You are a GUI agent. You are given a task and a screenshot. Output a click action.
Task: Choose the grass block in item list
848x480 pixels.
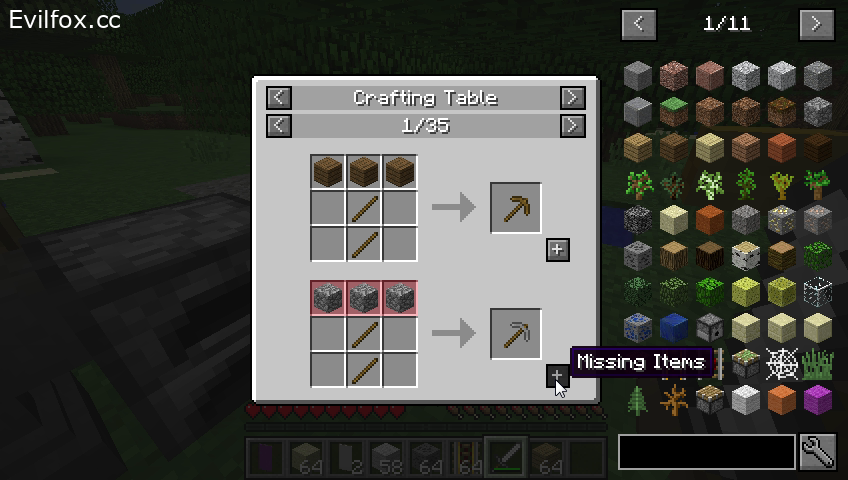coord(674,112)
